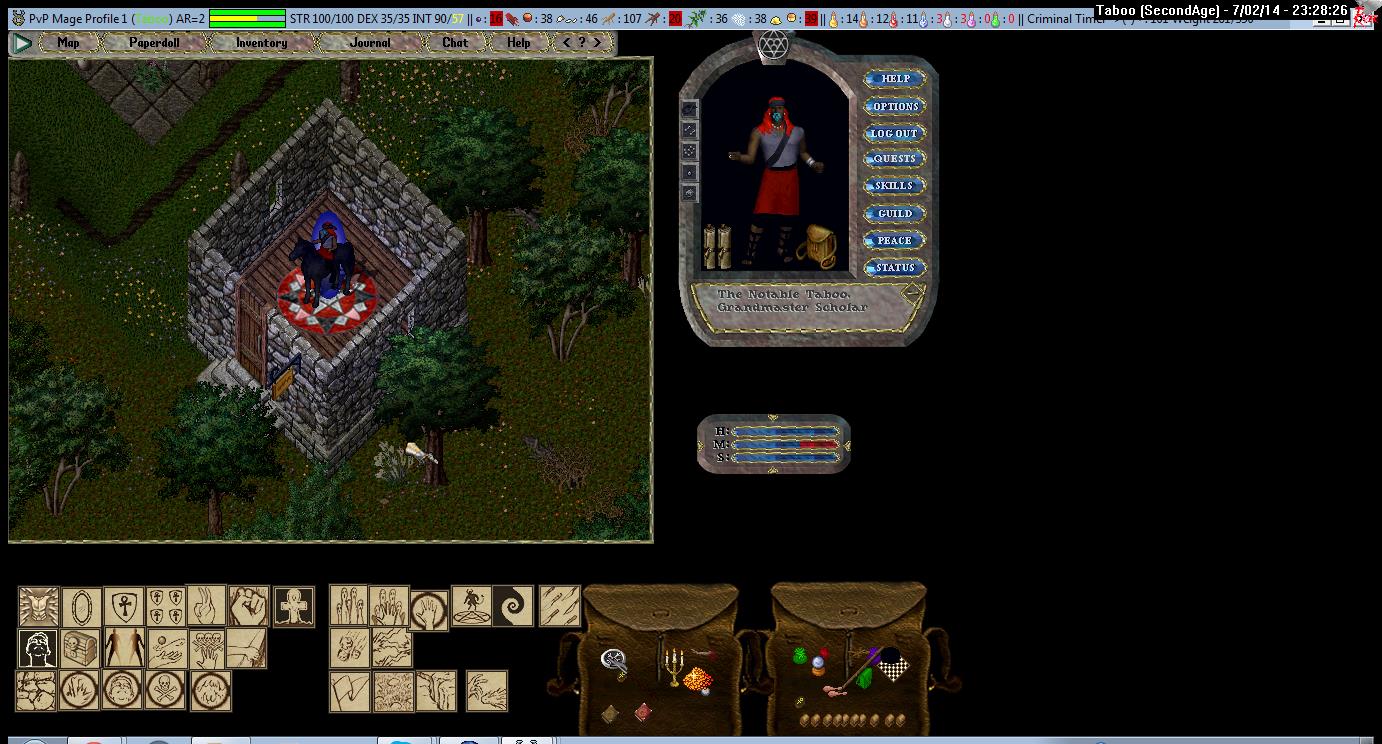Screen dimensions: 1382x744
Task: Open the STATUS window
Action: pos(894,267)
